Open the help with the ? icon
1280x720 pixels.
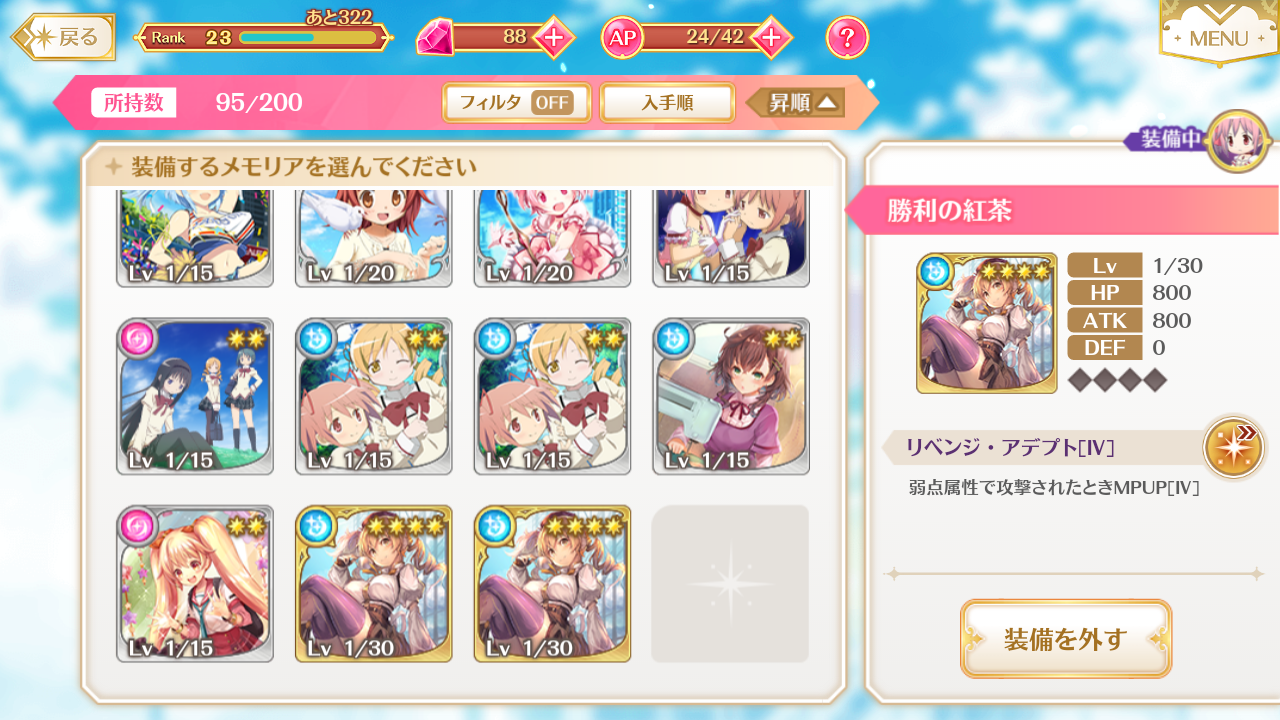pos(845,37)
